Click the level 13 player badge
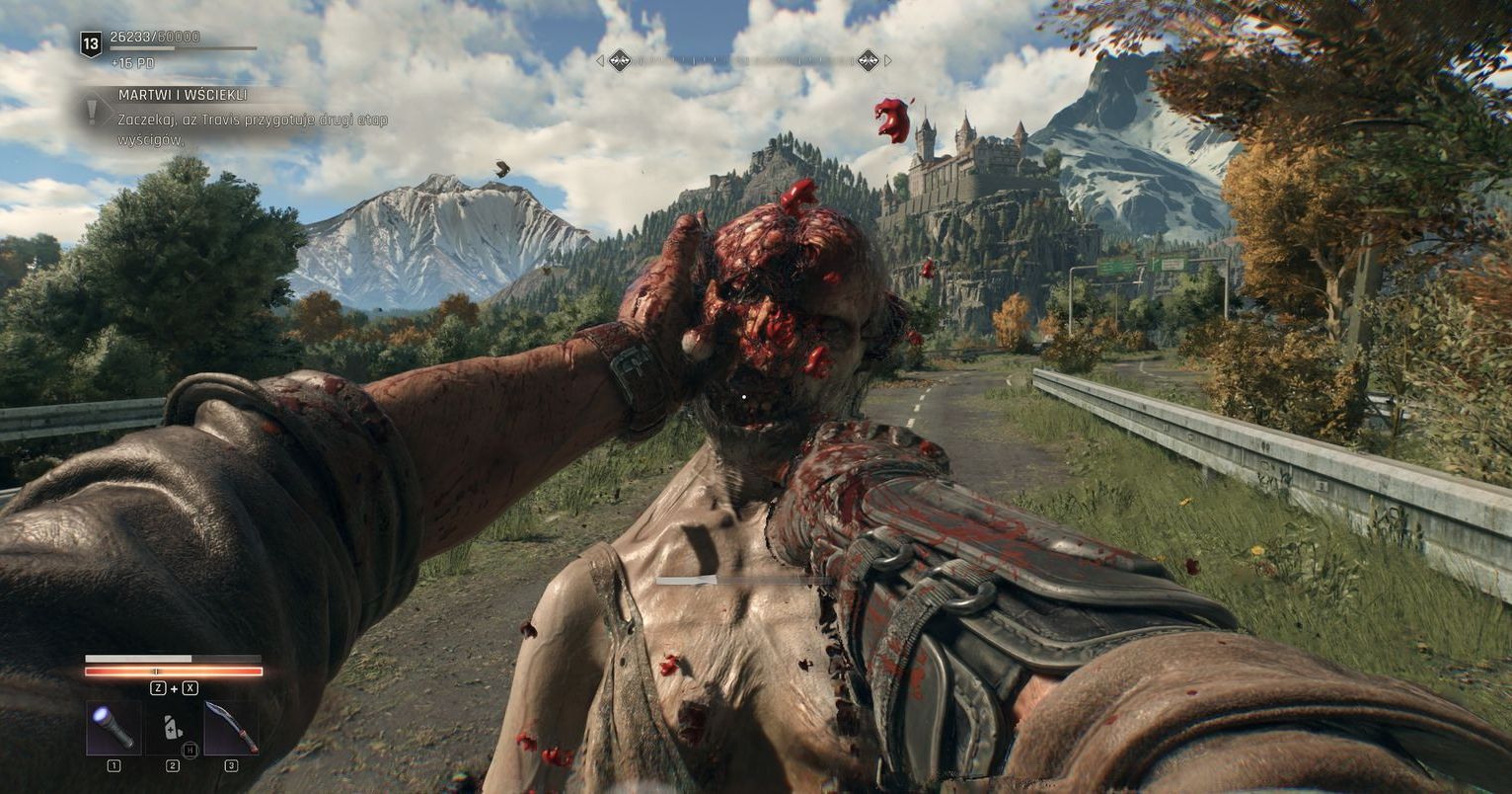This screenshot has height=794, width=1512. click(x=91, y=43)
